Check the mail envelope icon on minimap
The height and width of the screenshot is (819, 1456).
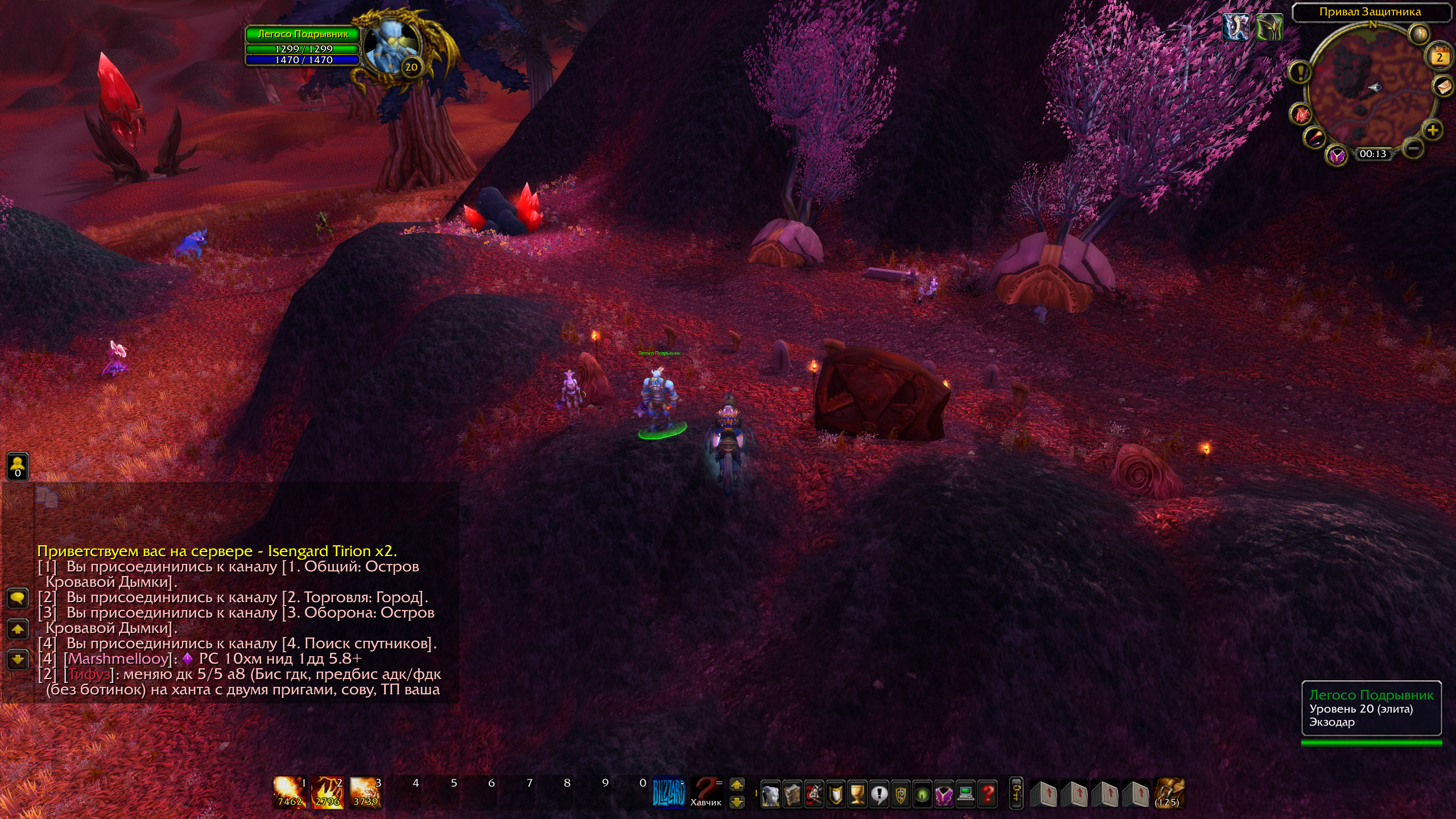coord(1444,87)
